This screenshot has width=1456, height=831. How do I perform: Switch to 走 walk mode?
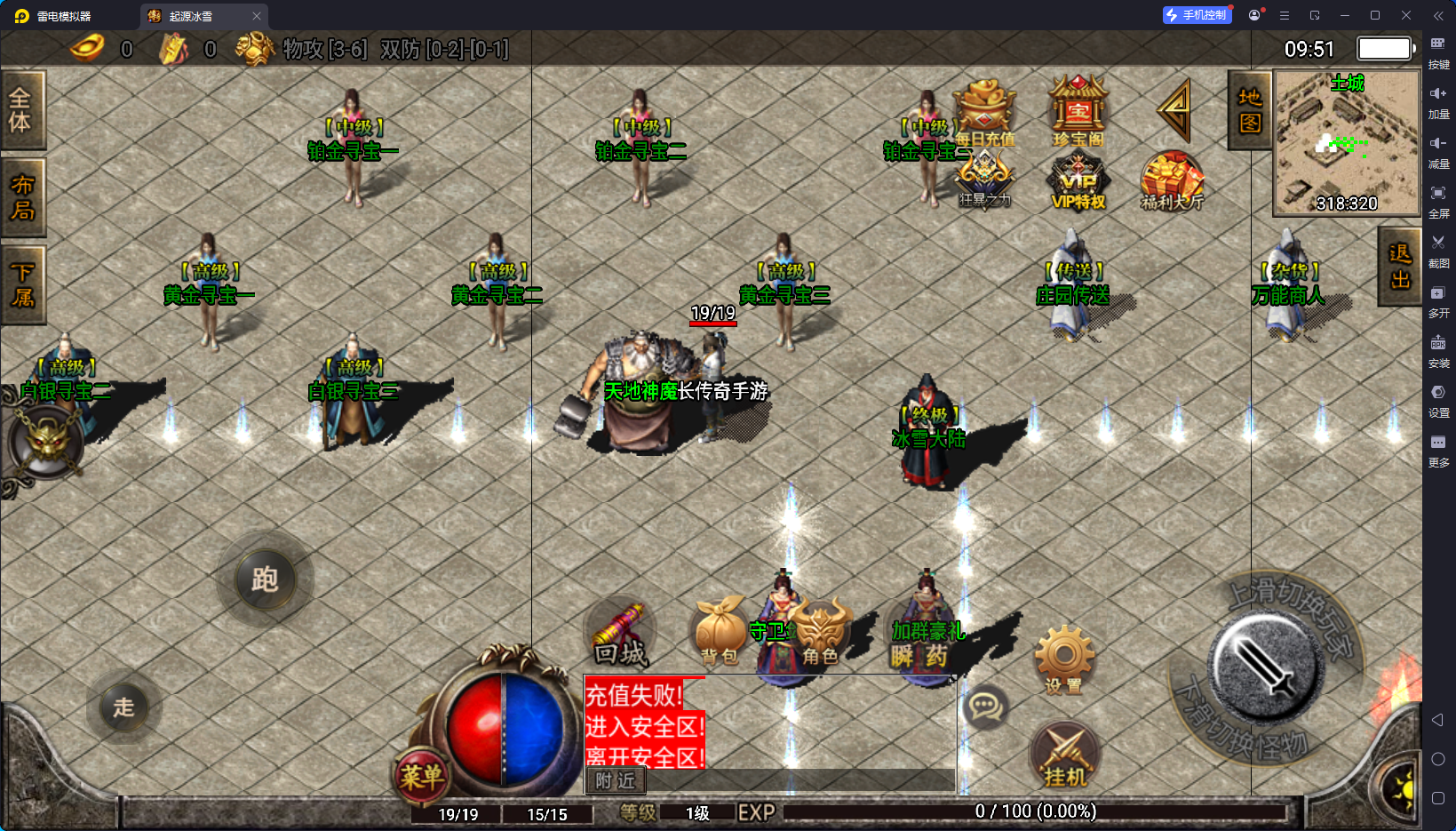click(123, 707)
